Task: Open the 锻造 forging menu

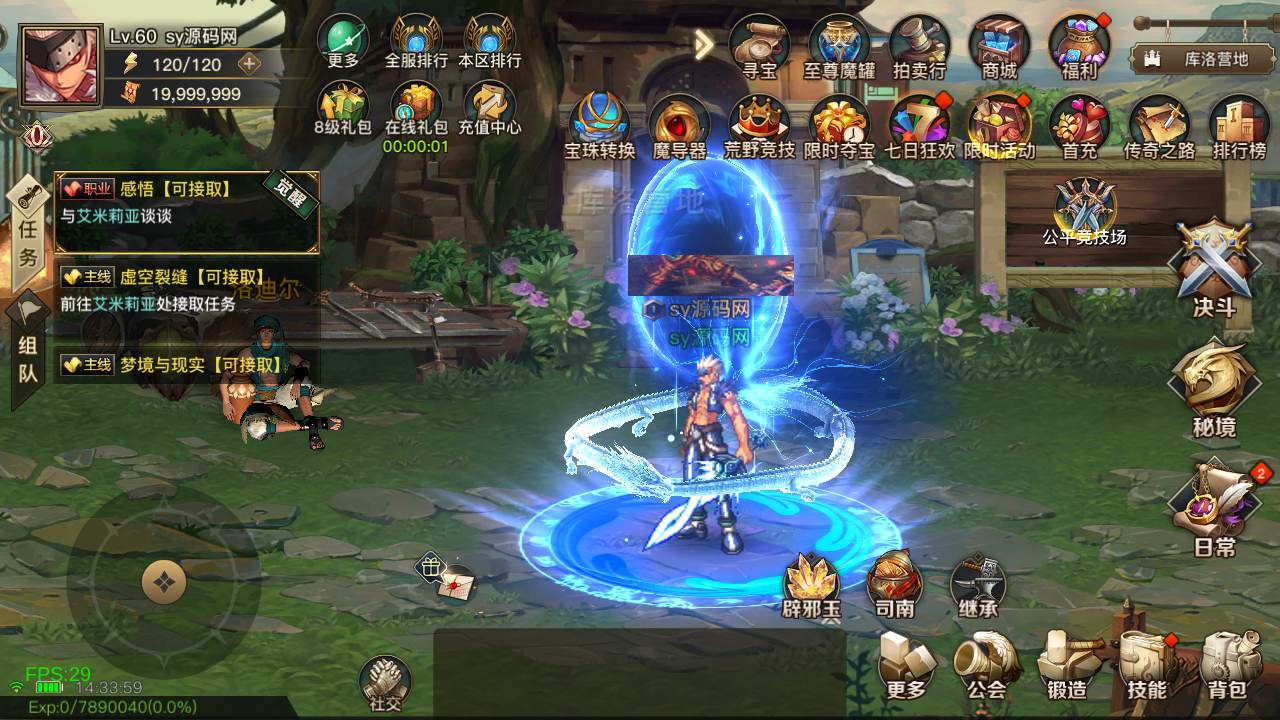Action: tap(1067, 665)
